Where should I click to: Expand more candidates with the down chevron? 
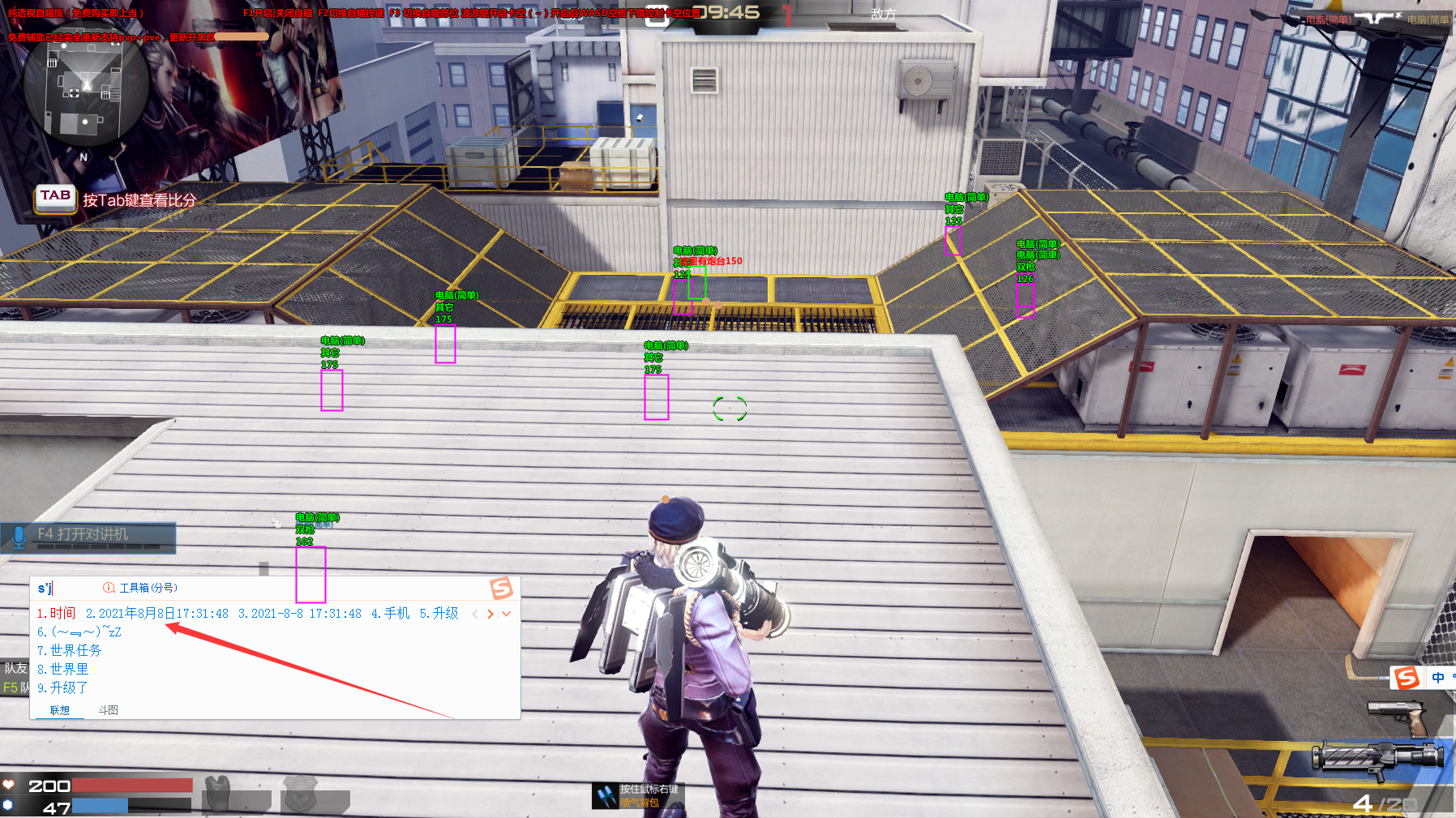tap(505, 614)
